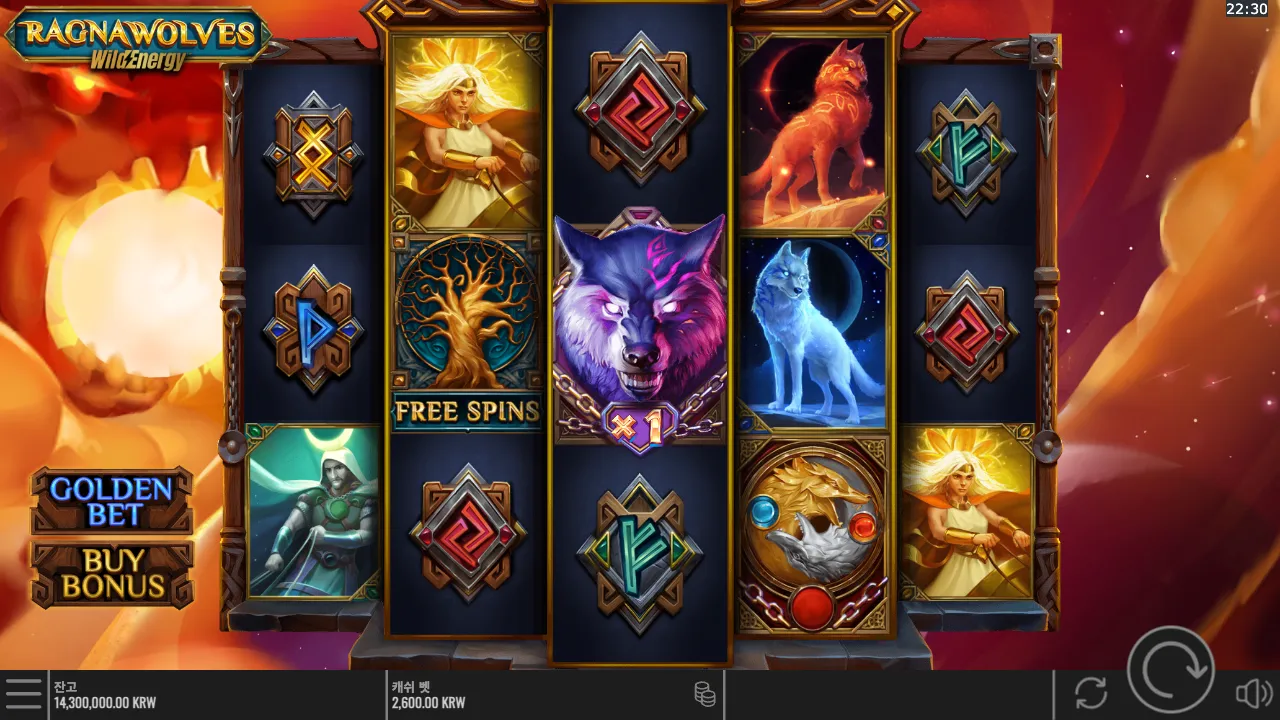Viewport: 1280px width, 720px height.
Task: Click the blue ice wolf symbol
Action: coord(815,330)
